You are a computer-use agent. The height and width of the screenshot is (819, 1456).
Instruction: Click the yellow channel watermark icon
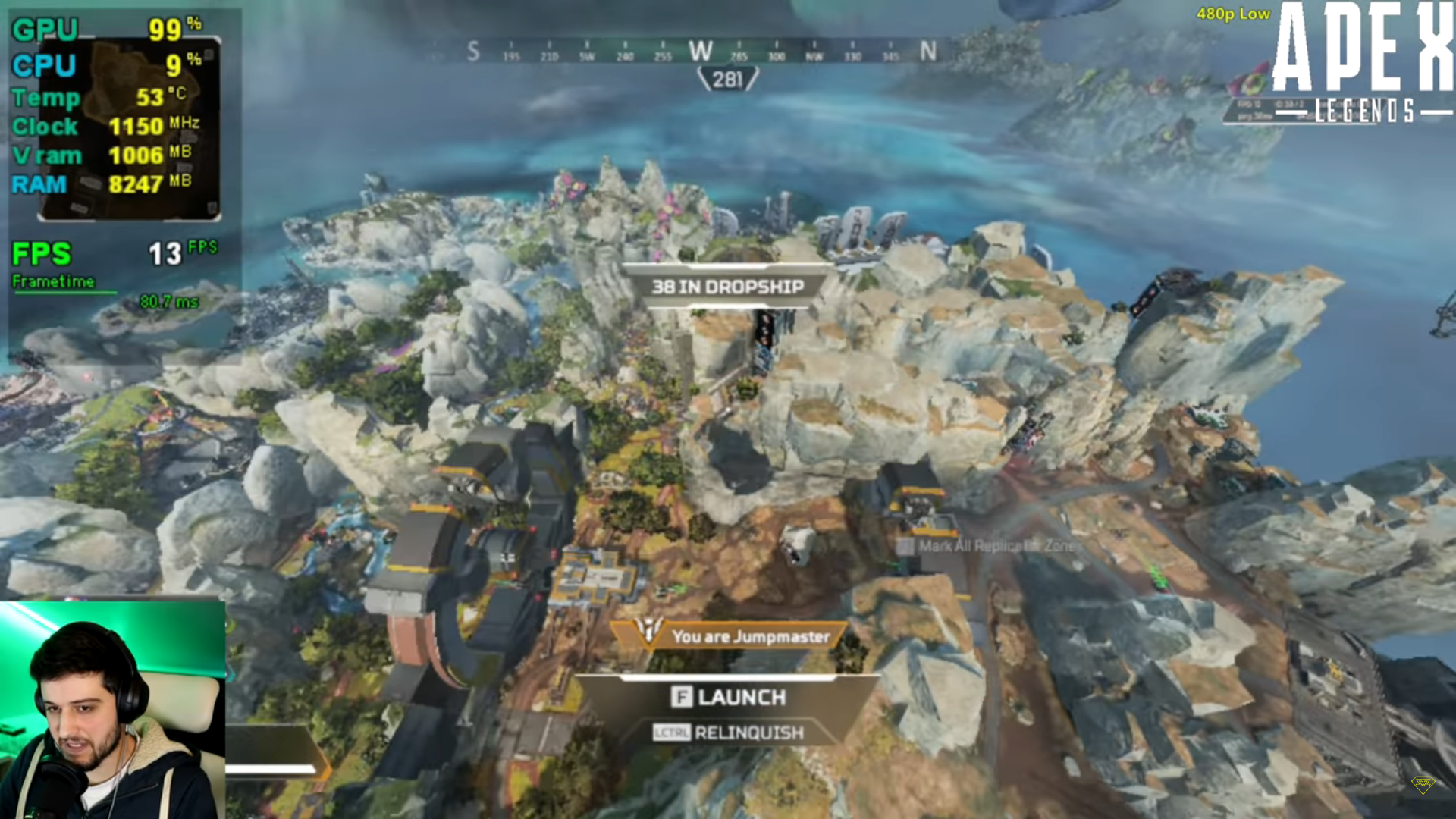[1423, 784]
